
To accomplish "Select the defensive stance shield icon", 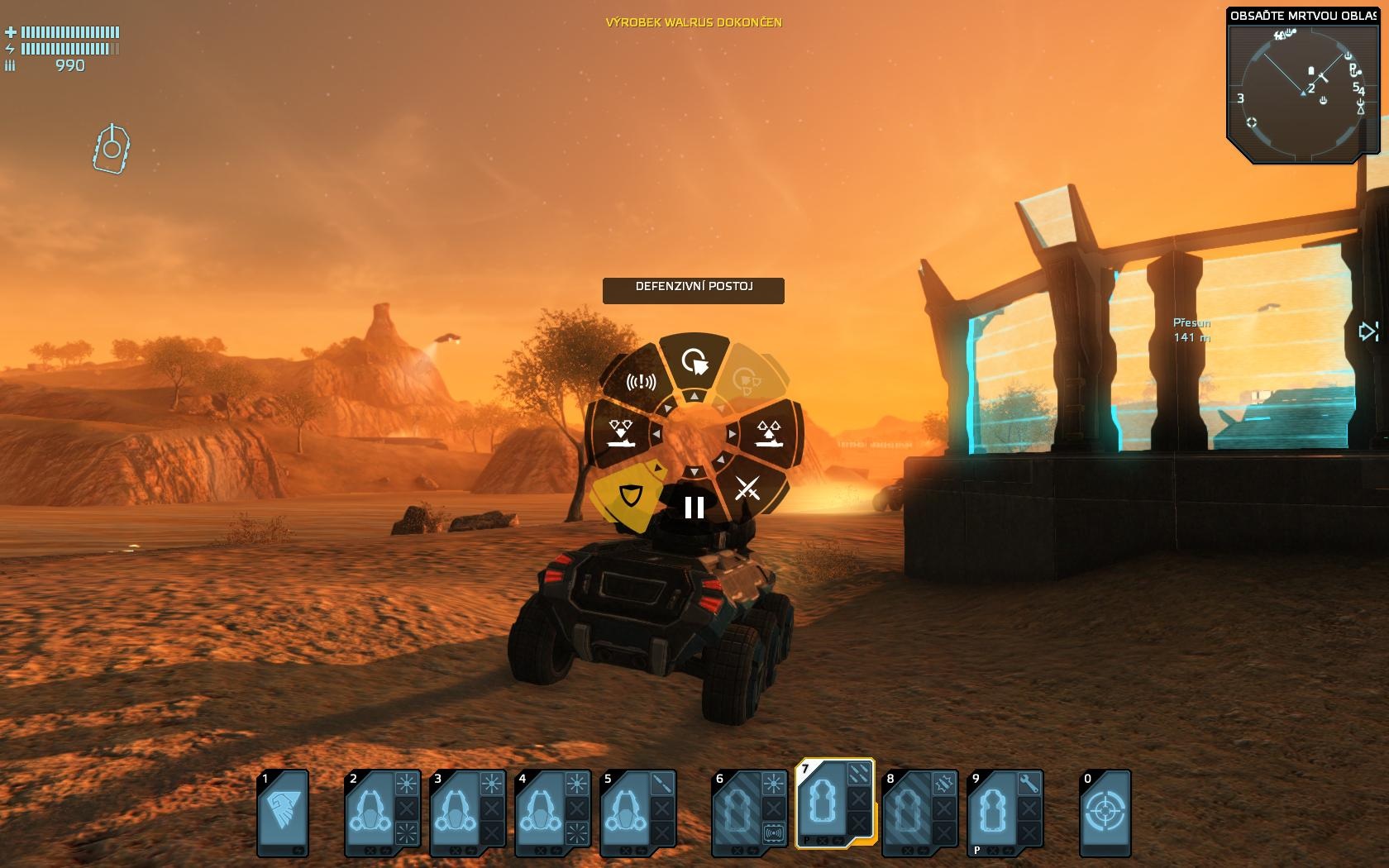I will 630,496.
